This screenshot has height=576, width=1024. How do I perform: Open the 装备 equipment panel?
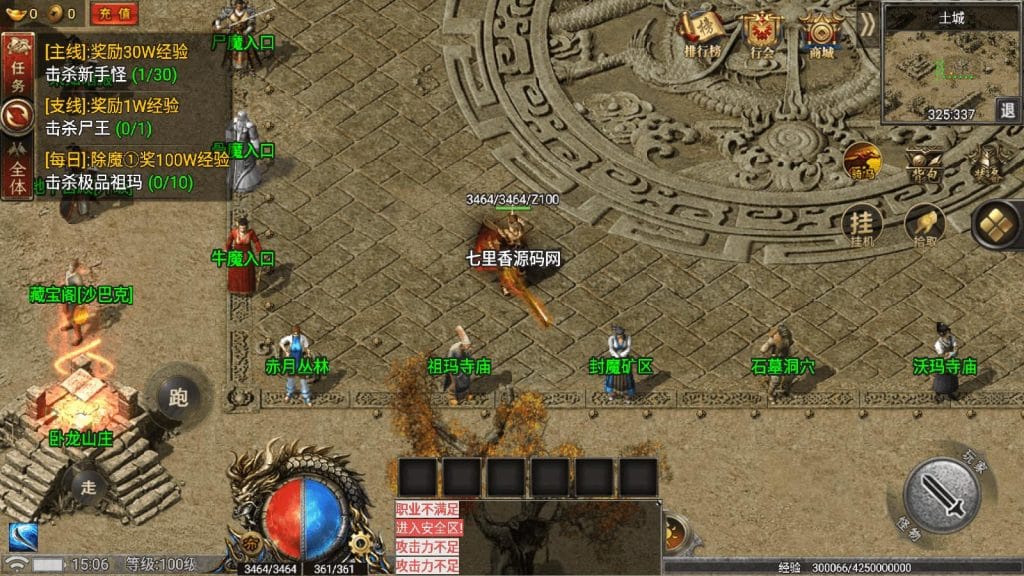(988, 161)
